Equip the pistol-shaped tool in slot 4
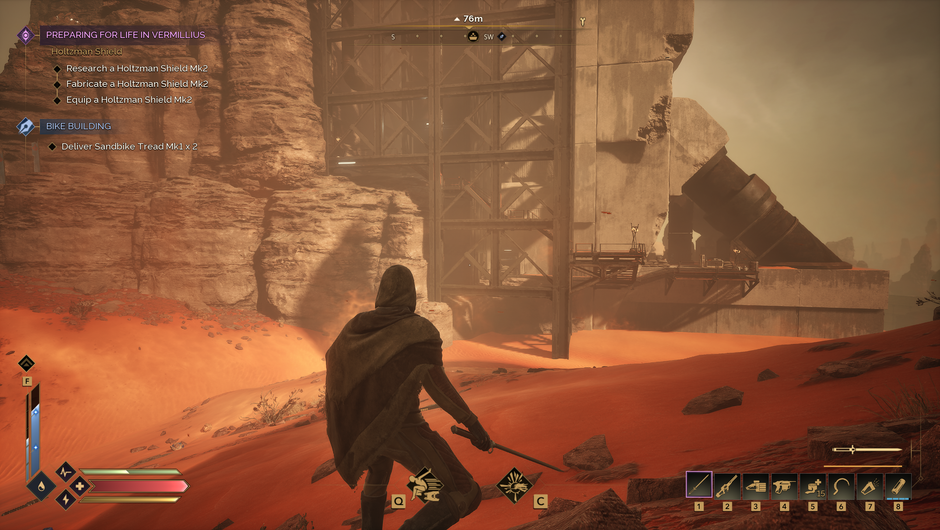 (785, 485)
